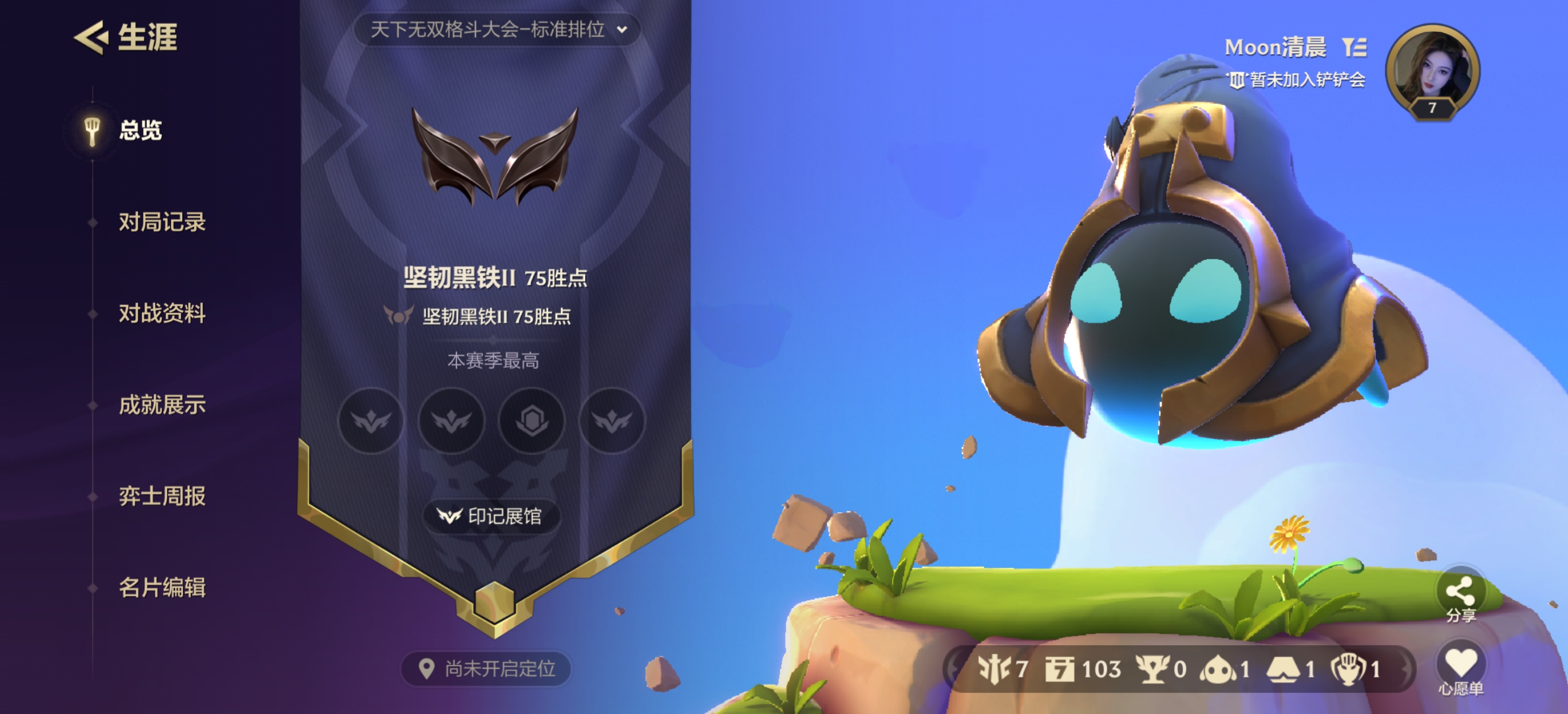Click the 暂未加入铲铲会 guild label
The width and height of the screenshot is (1568, 714).
[x=1299, y=80]
